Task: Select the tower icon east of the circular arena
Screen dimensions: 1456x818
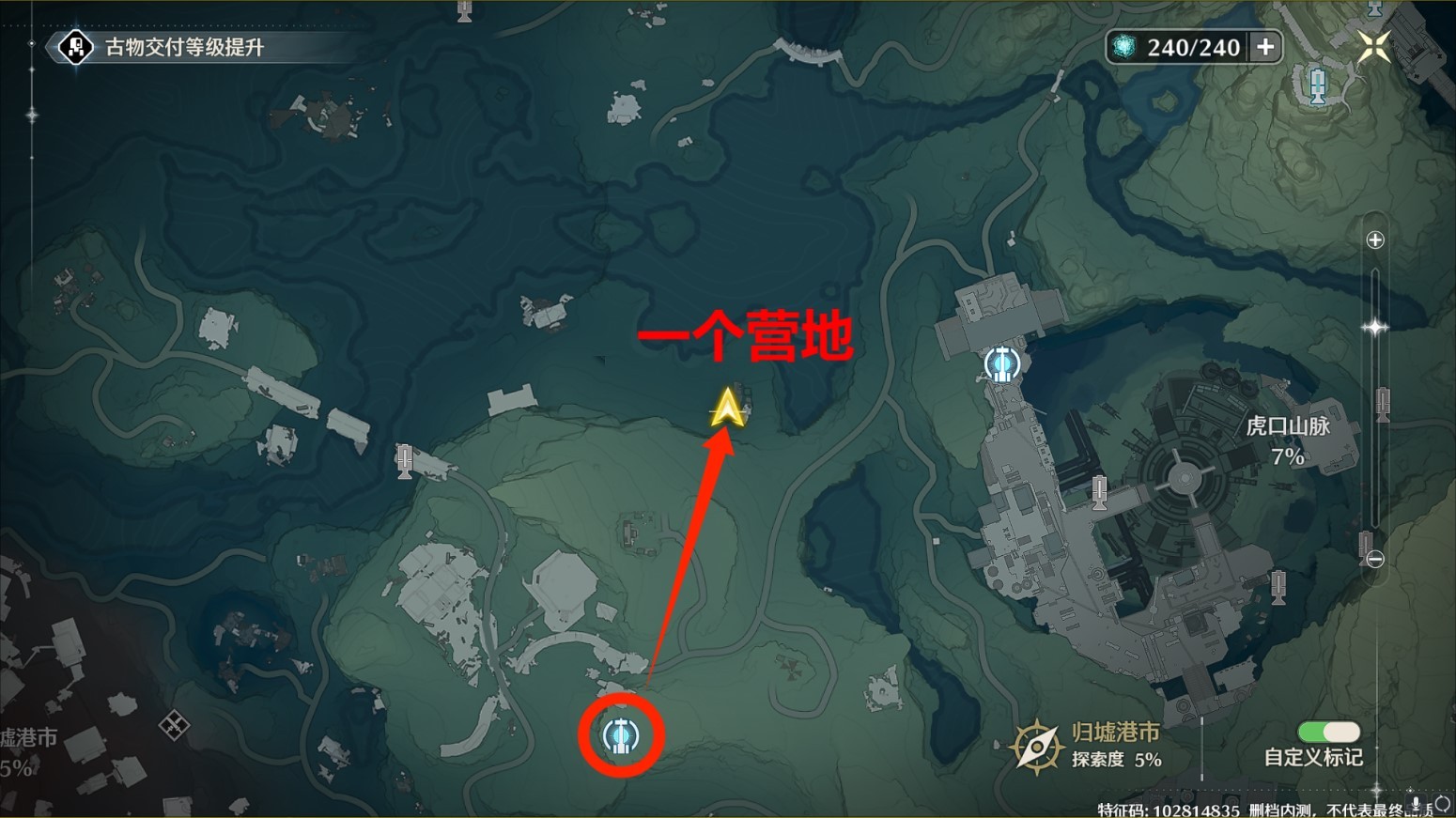Action: tap(1382, 406)
